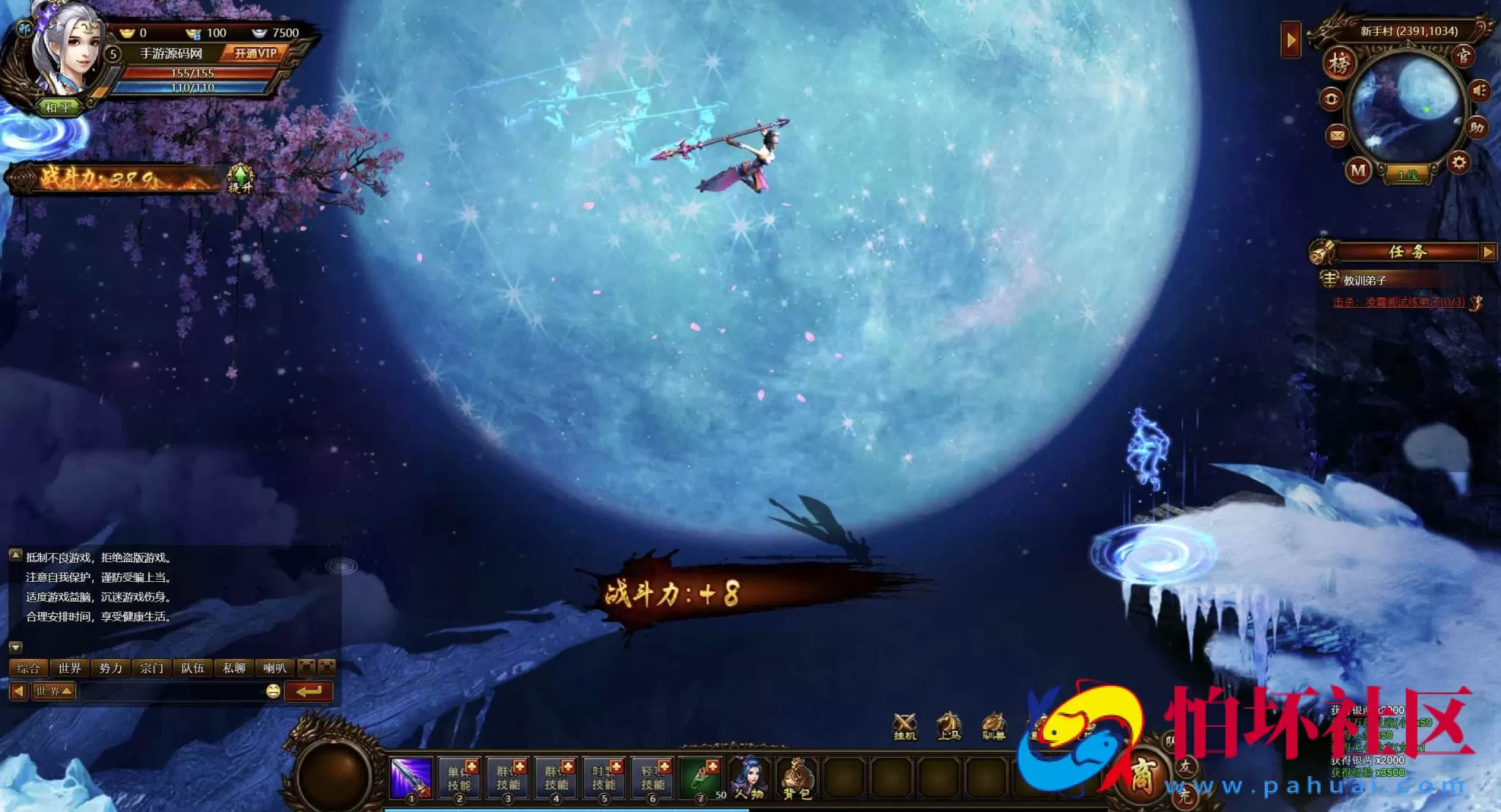Open settings via the gear icon
Image resolution: width=1501 pixels, height=812 pixels.
[x=1458, y=162]
